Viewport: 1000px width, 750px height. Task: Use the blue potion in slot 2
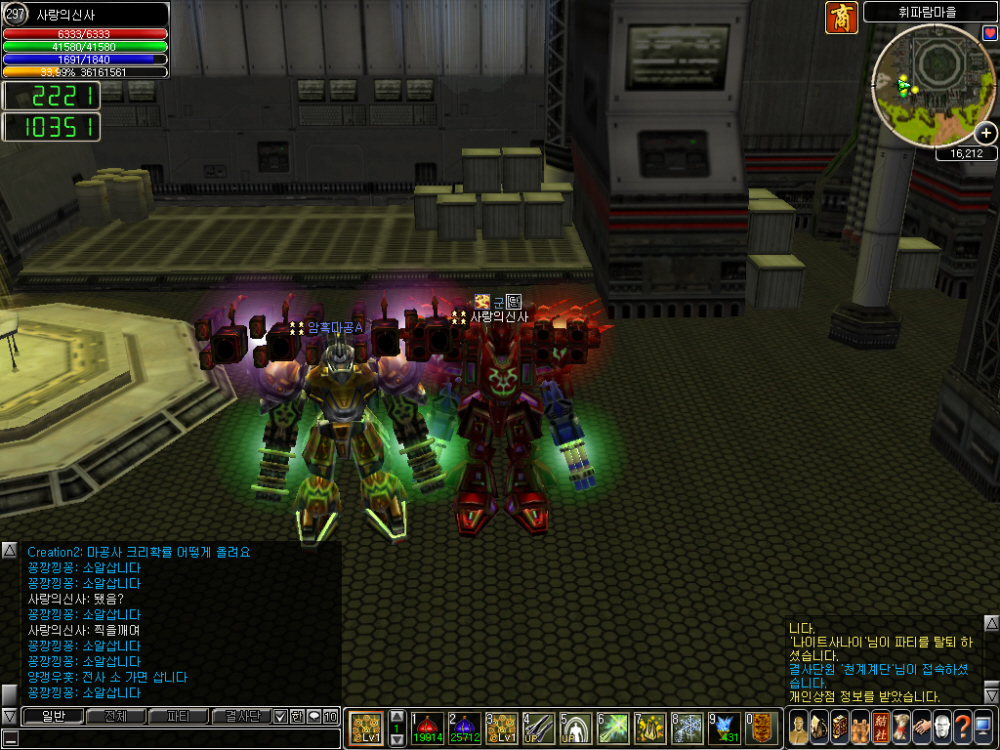465,728
